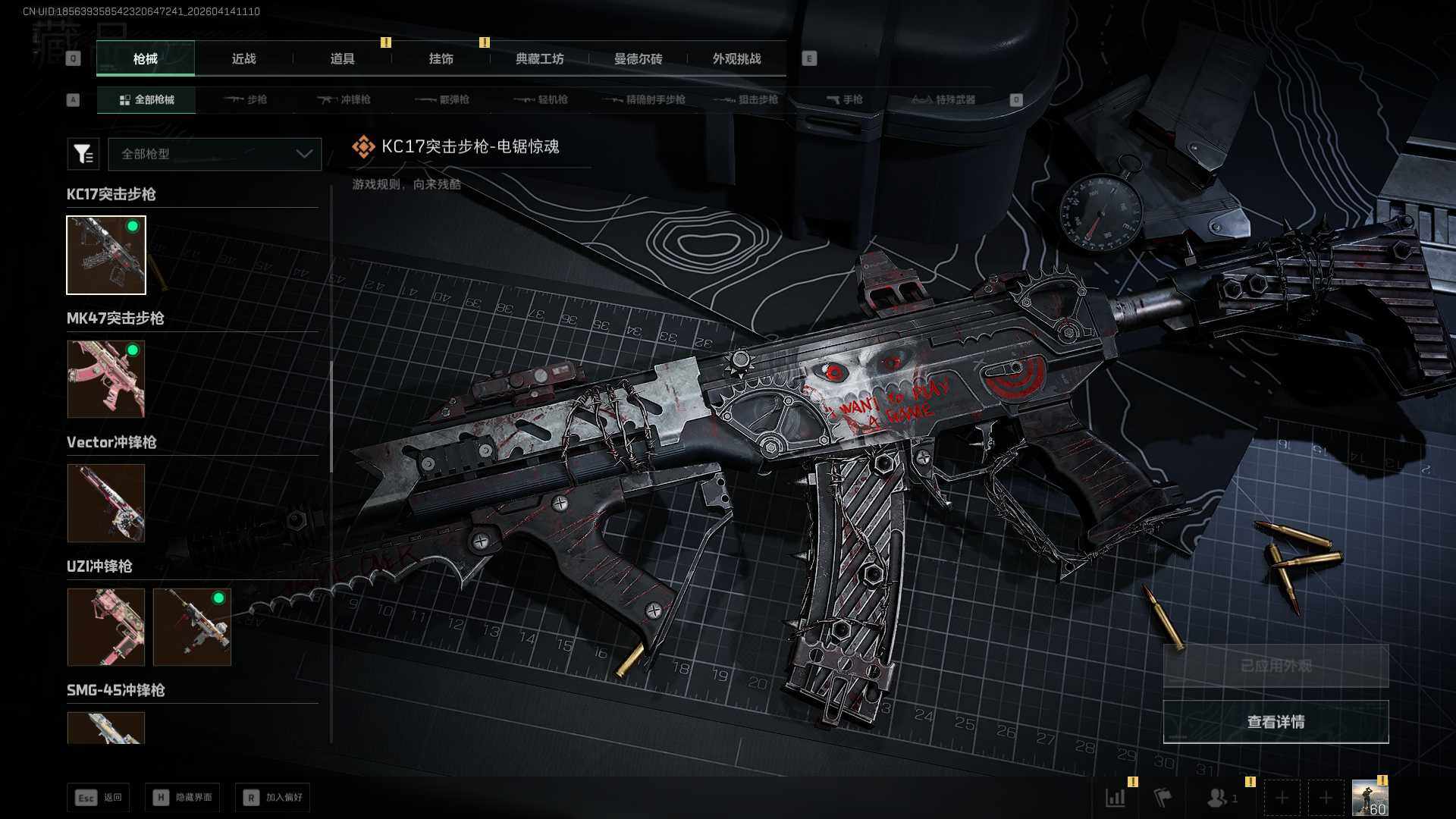Add skin with 加入偏好 button
Screen dimensions: 1456x819
tap(273, 797)
